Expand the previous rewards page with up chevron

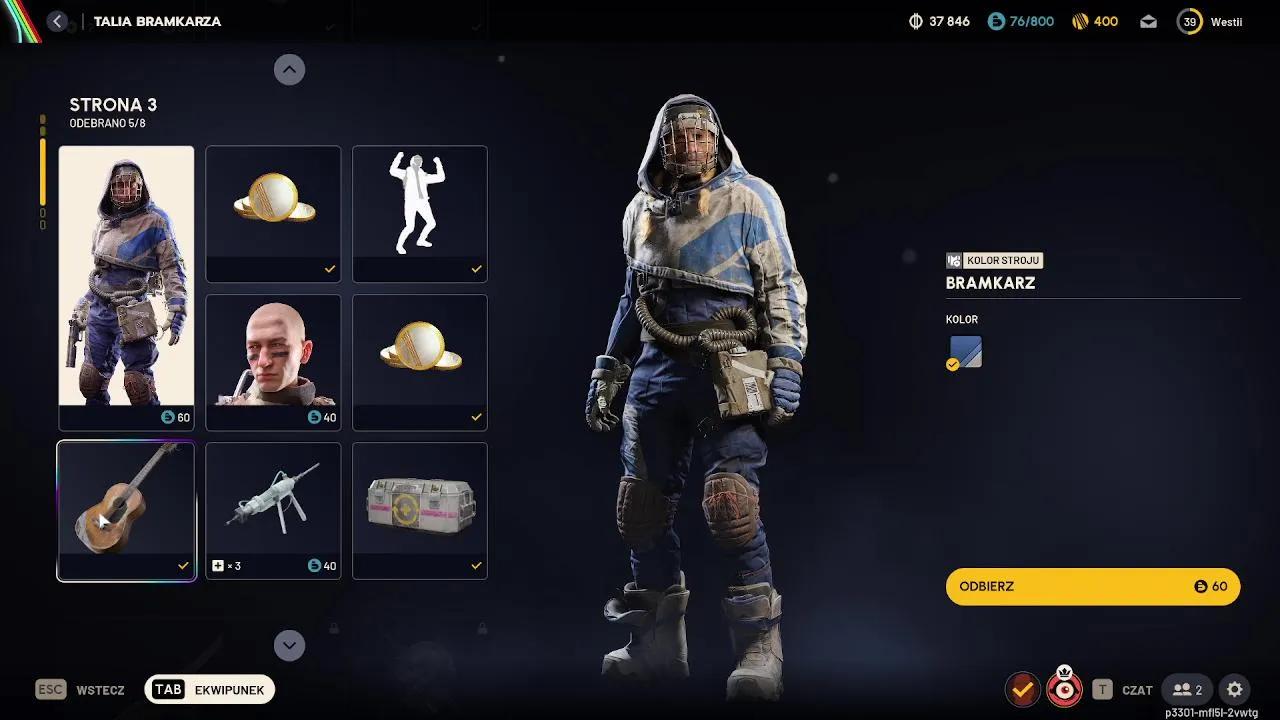289,69
